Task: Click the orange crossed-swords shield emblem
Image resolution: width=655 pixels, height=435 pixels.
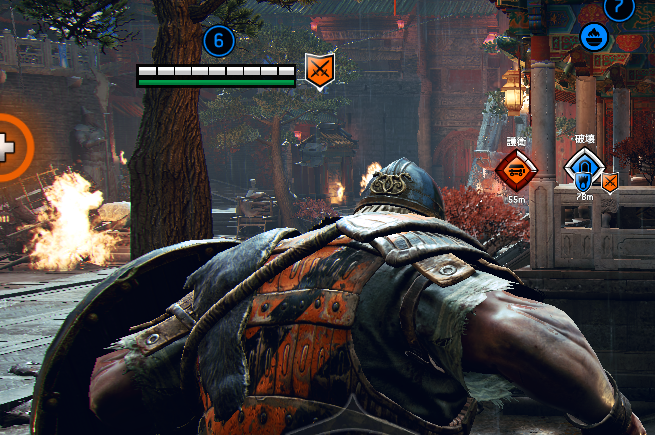Action: pos(319,70)
